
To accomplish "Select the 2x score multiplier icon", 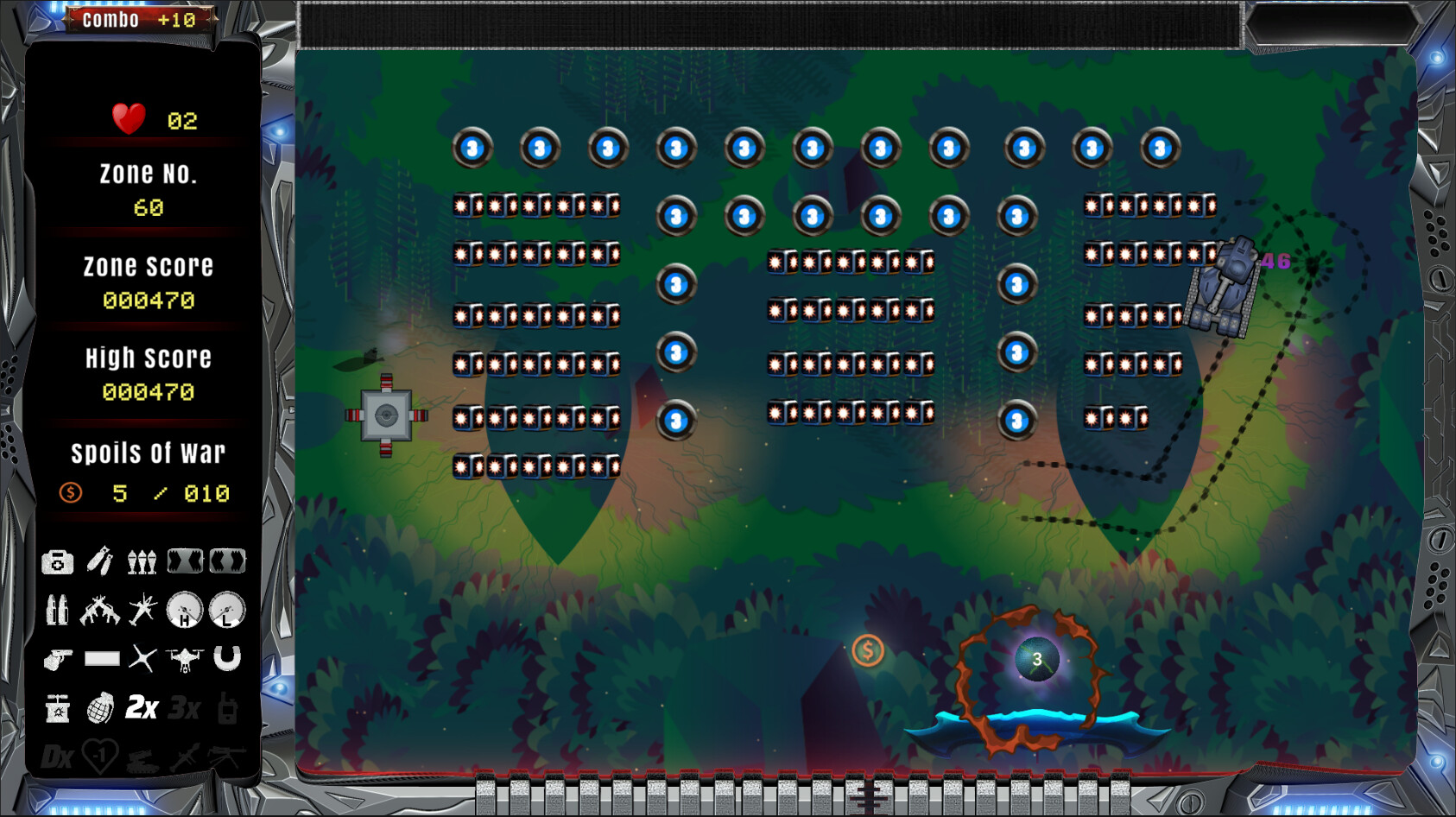I will coord(142,710).
